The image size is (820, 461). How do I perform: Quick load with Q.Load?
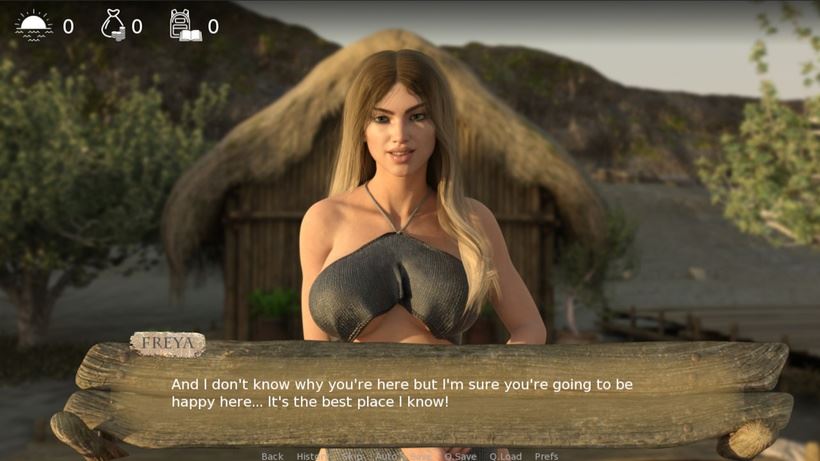click(505, 456)
